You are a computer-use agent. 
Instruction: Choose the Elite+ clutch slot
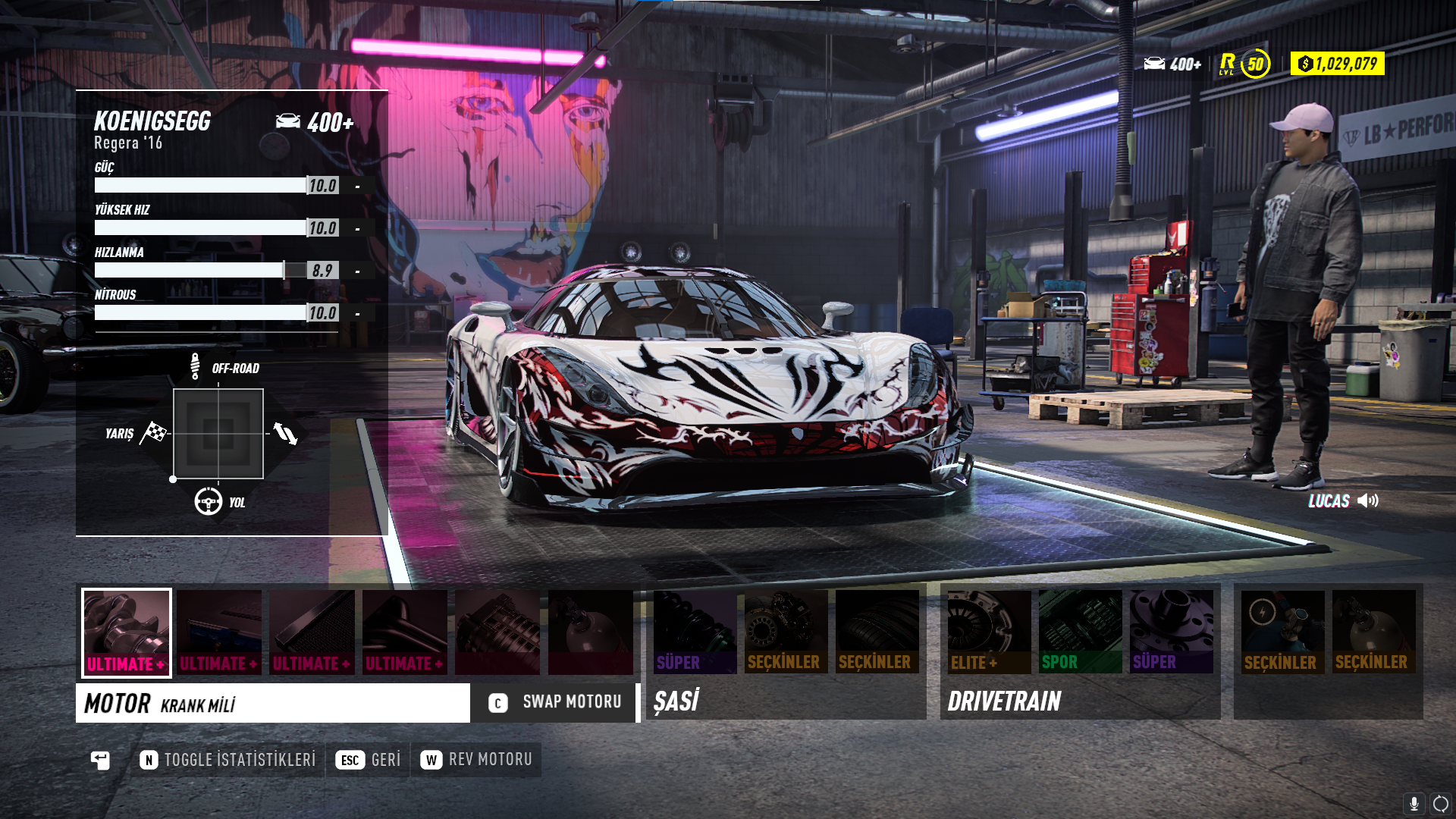click(x=989, y=632)
